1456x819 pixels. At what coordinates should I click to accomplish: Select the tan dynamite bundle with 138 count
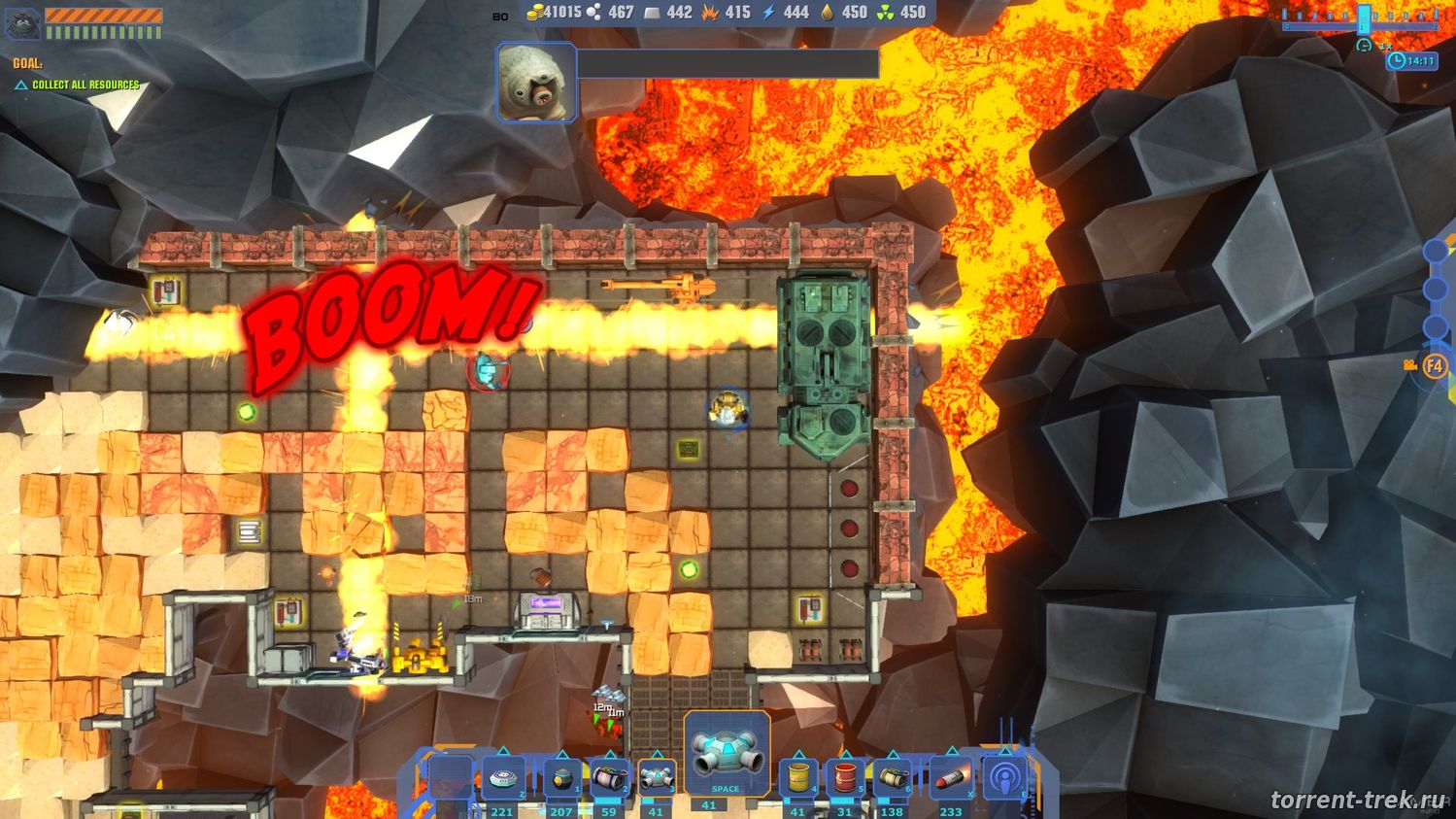pyautogui.click(x=893, y=778)
